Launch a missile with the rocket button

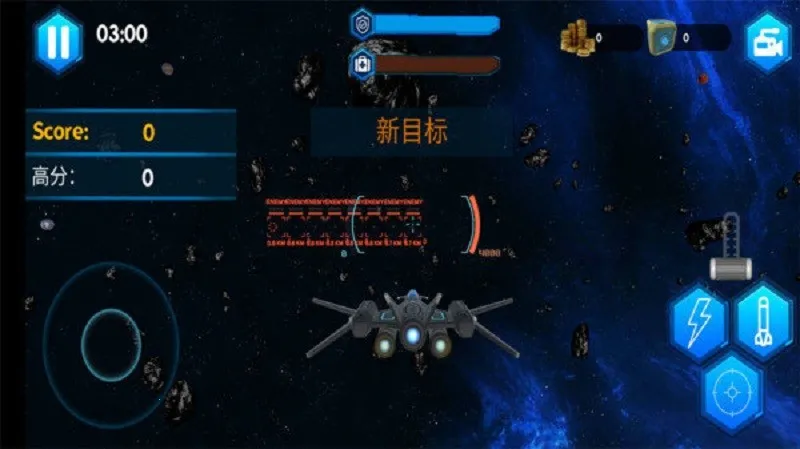764,320
